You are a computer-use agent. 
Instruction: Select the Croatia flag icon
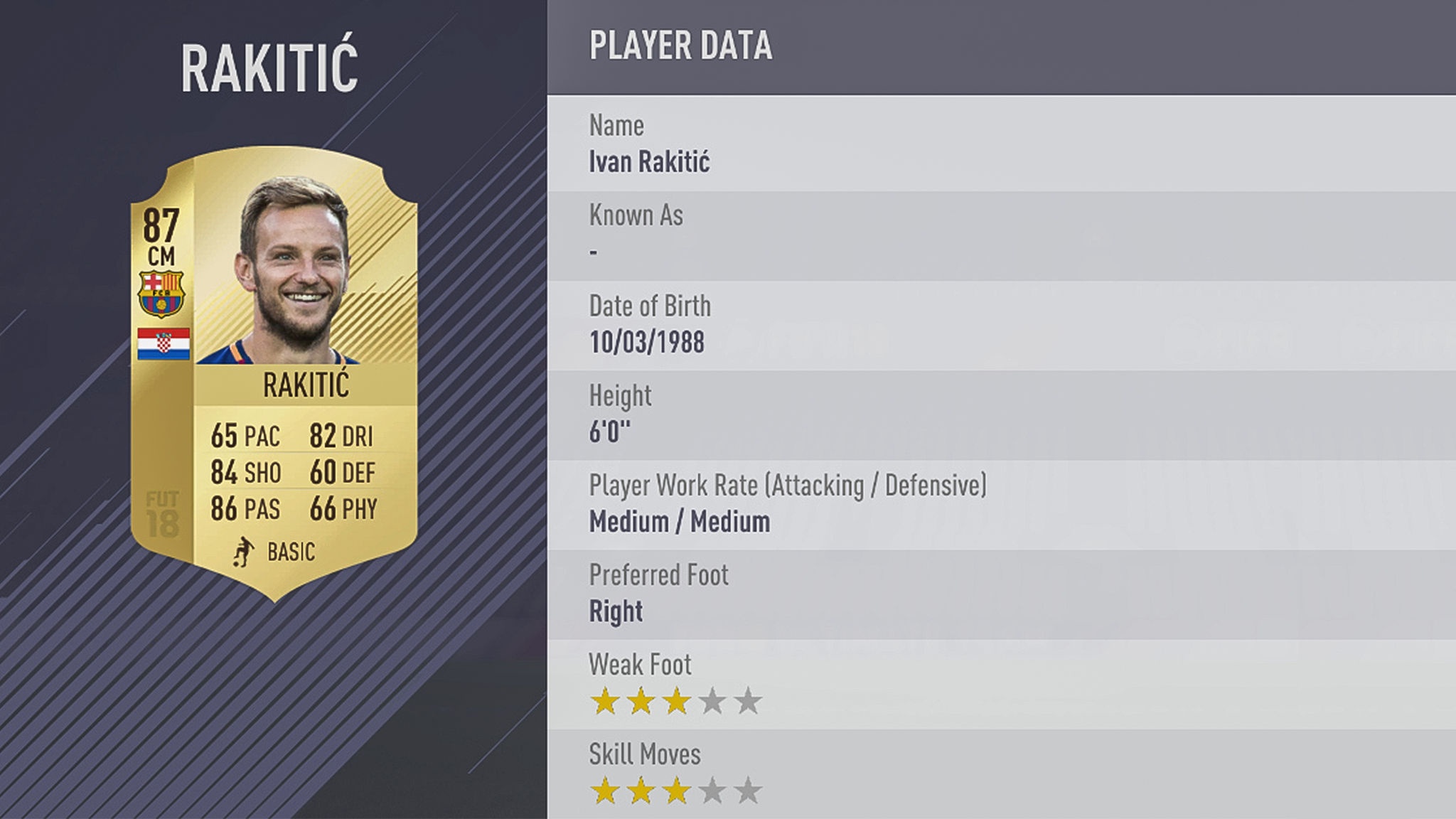pos(164,343)
